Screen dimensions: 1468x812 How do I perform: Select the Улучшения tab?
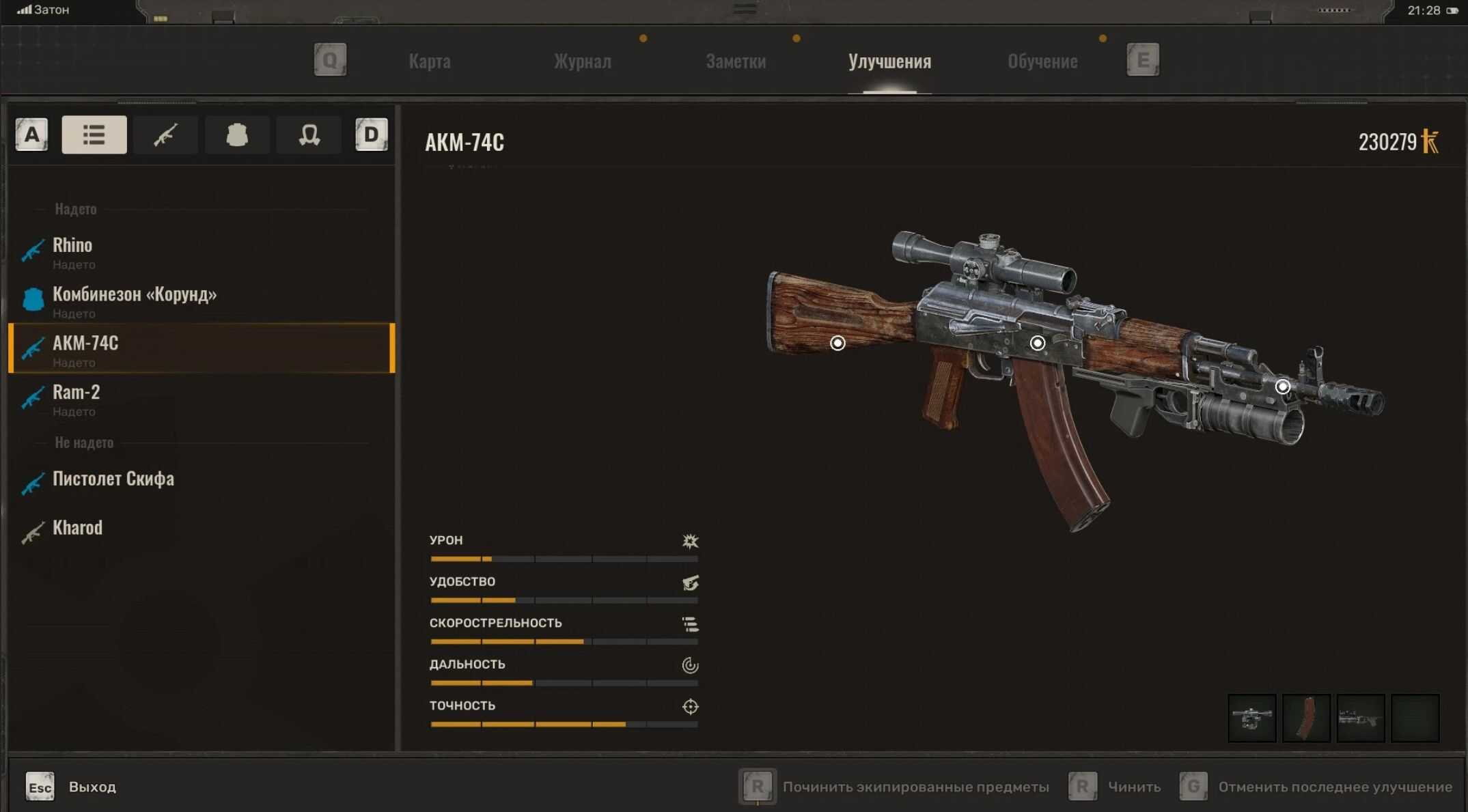[x=889, y=61]
